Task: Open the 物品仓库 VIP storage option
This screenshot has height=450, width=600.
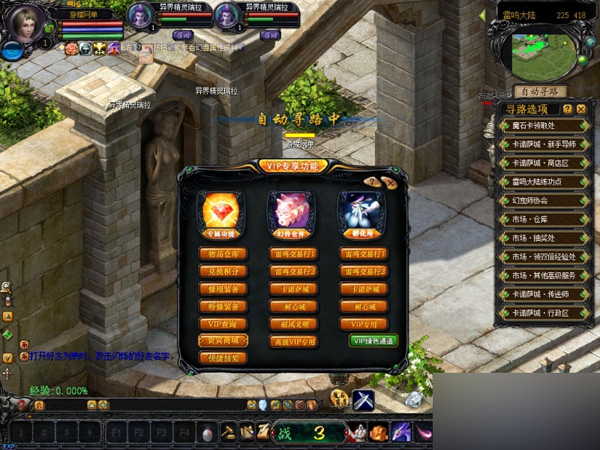Action: (x=221, y=254)
